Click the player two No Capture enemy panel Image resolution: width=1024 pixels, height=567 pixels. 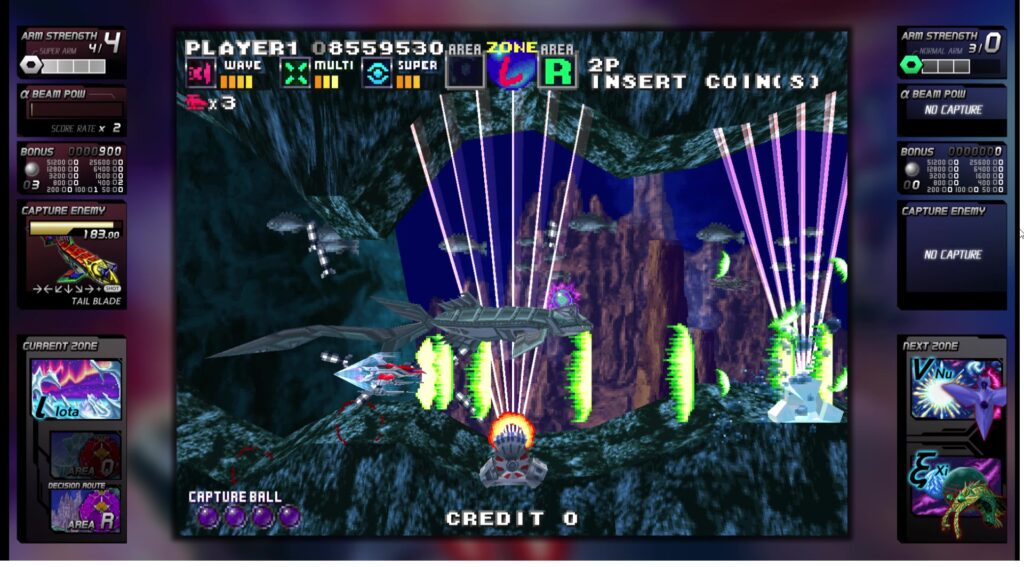951,255
